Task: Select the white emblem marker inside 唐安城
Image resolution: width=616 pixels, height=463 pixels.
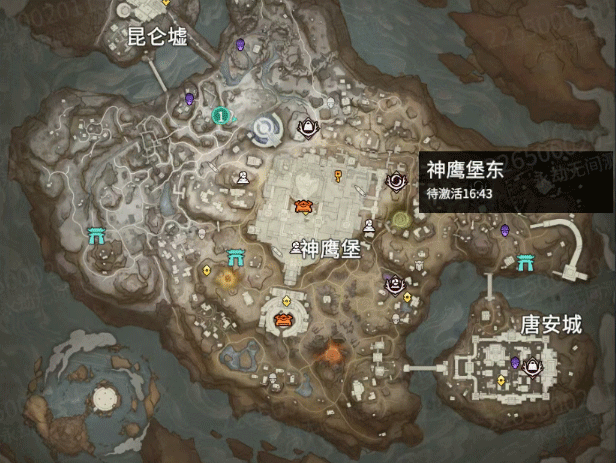Action: coord(533,366)
